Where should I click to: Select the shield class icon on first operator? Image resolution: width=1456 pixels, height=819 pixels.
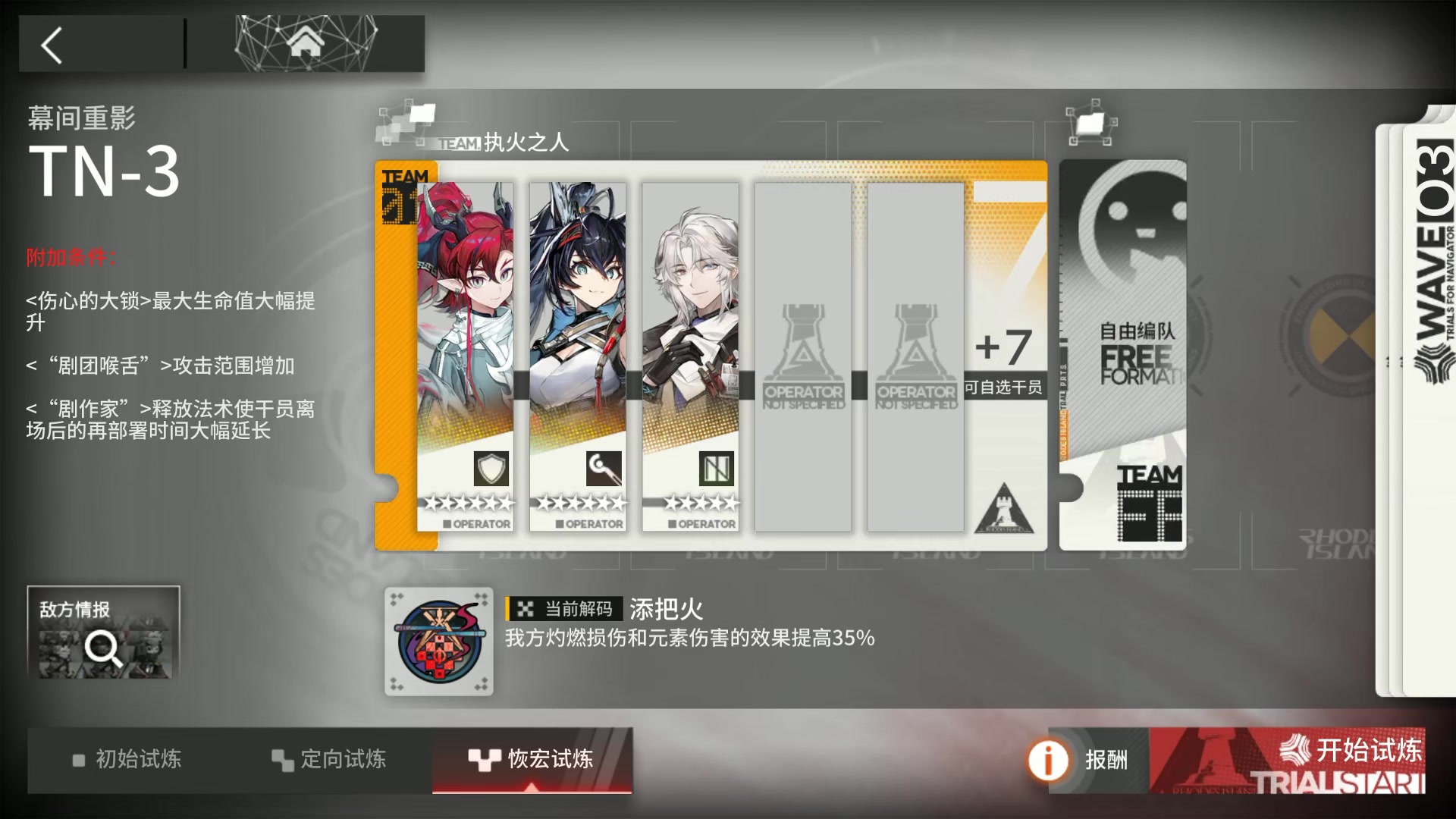[491, 468]
